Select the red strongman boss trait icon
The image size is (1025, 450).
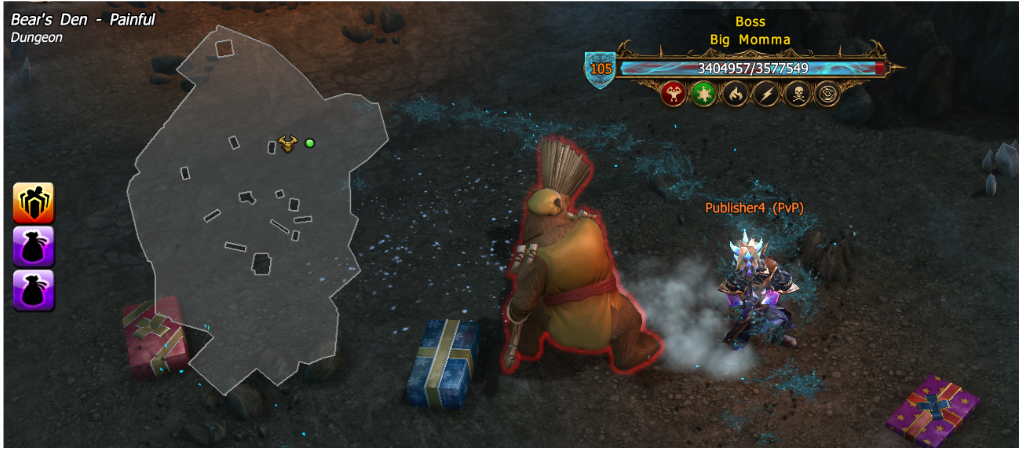[675, 95]
